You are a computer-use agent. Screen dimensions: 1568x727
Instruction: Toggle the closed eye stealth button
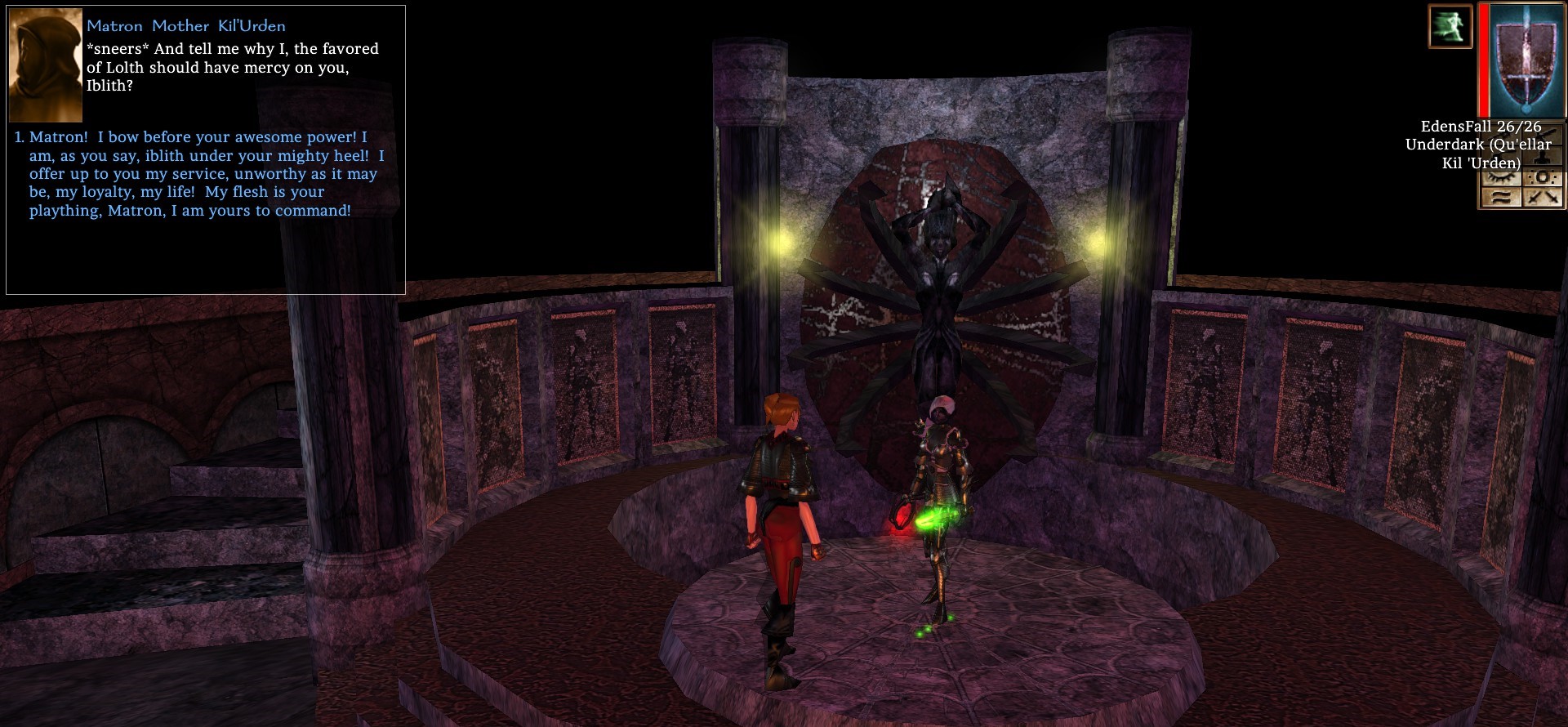(x=1501, y=177)
